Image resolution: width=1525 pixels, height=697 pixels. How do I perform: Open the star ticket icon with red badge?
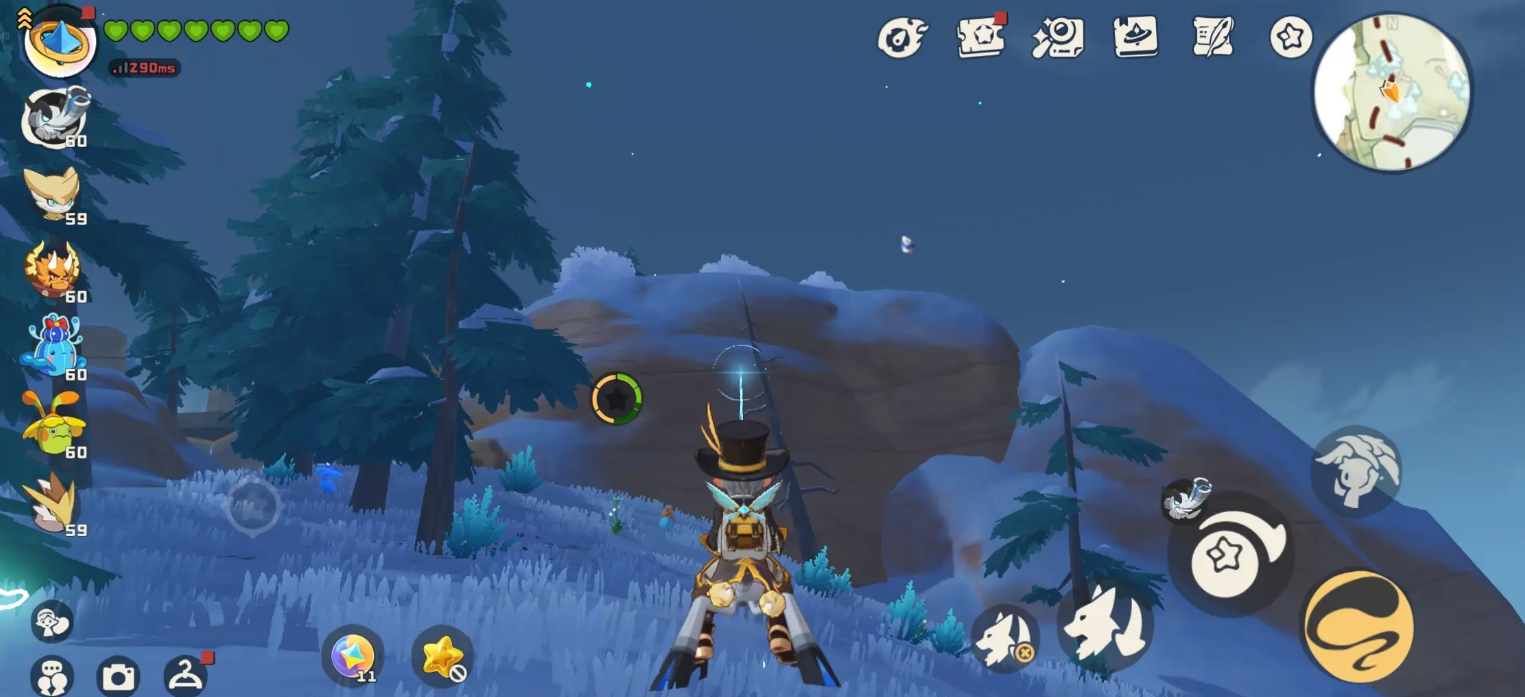tap(980, 38)
